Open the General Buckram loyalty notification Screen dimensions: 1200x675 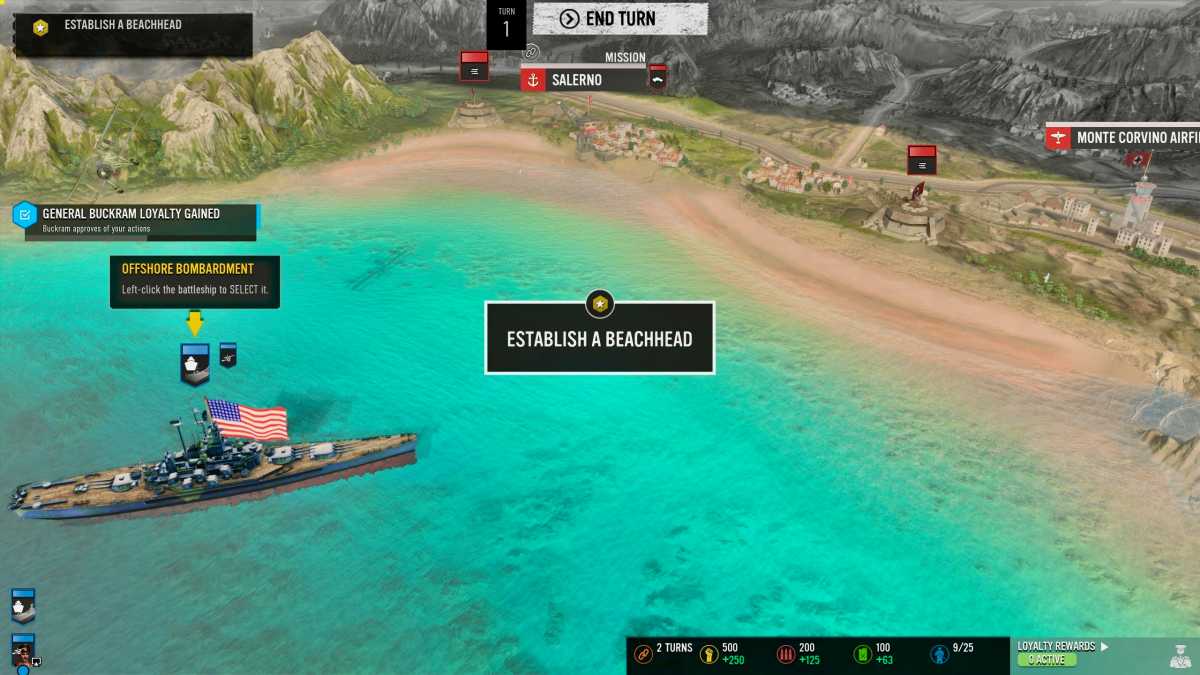pyautogui.click(x=137, y=221)
